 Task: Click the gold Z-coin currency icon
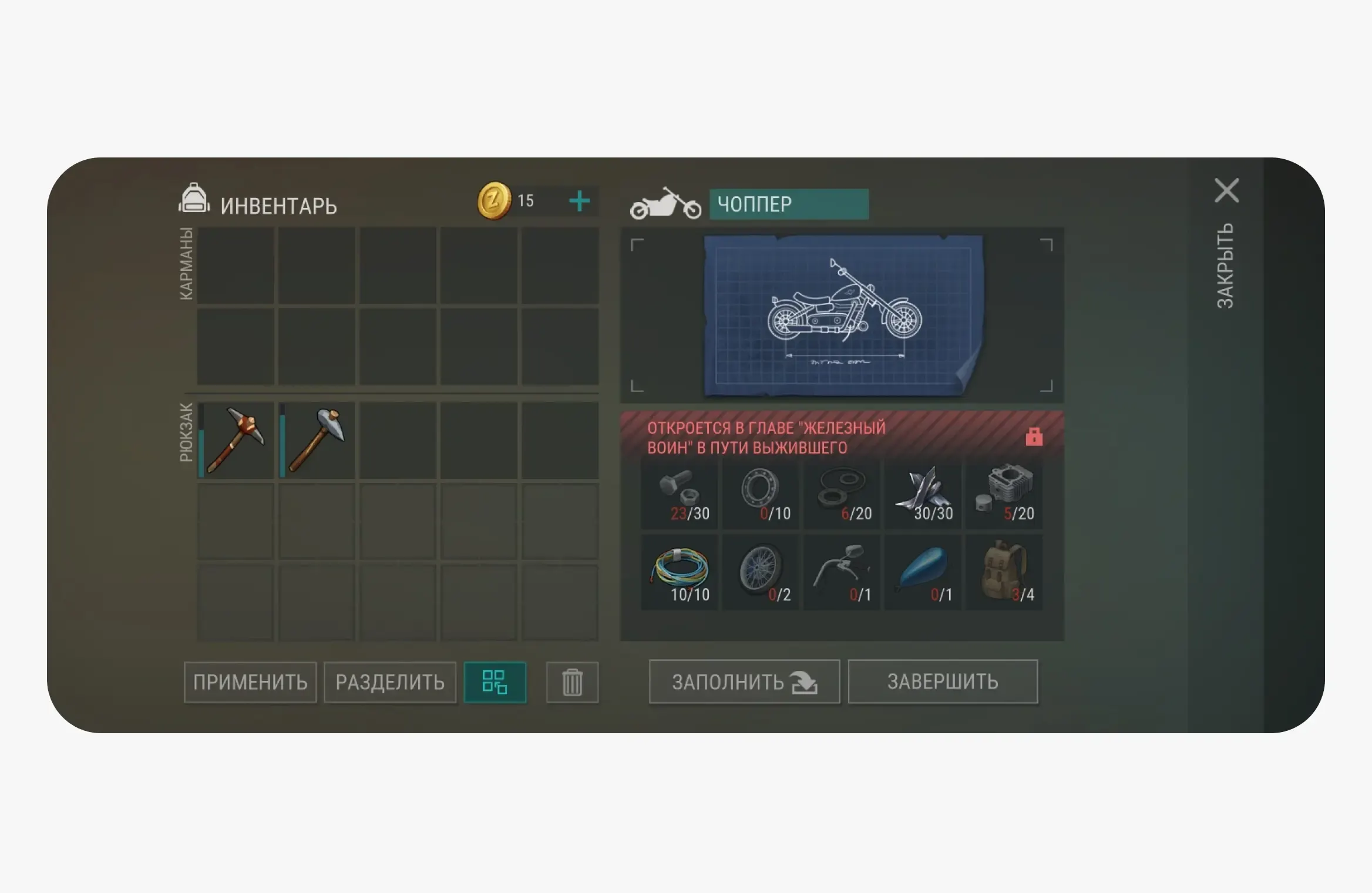coord(494,202)
